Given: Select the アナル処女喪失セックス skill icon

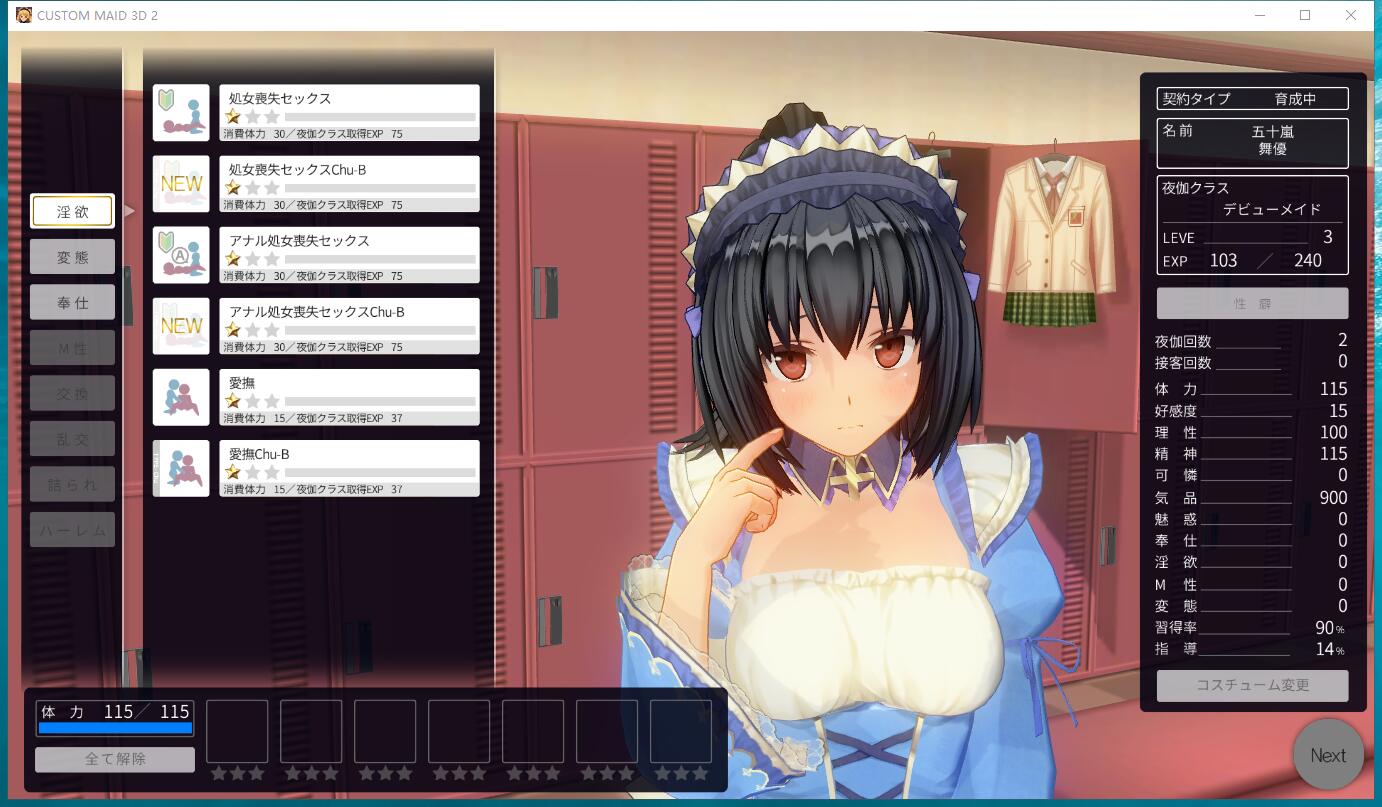Looking at the screenshot, I should click(181, 254).
